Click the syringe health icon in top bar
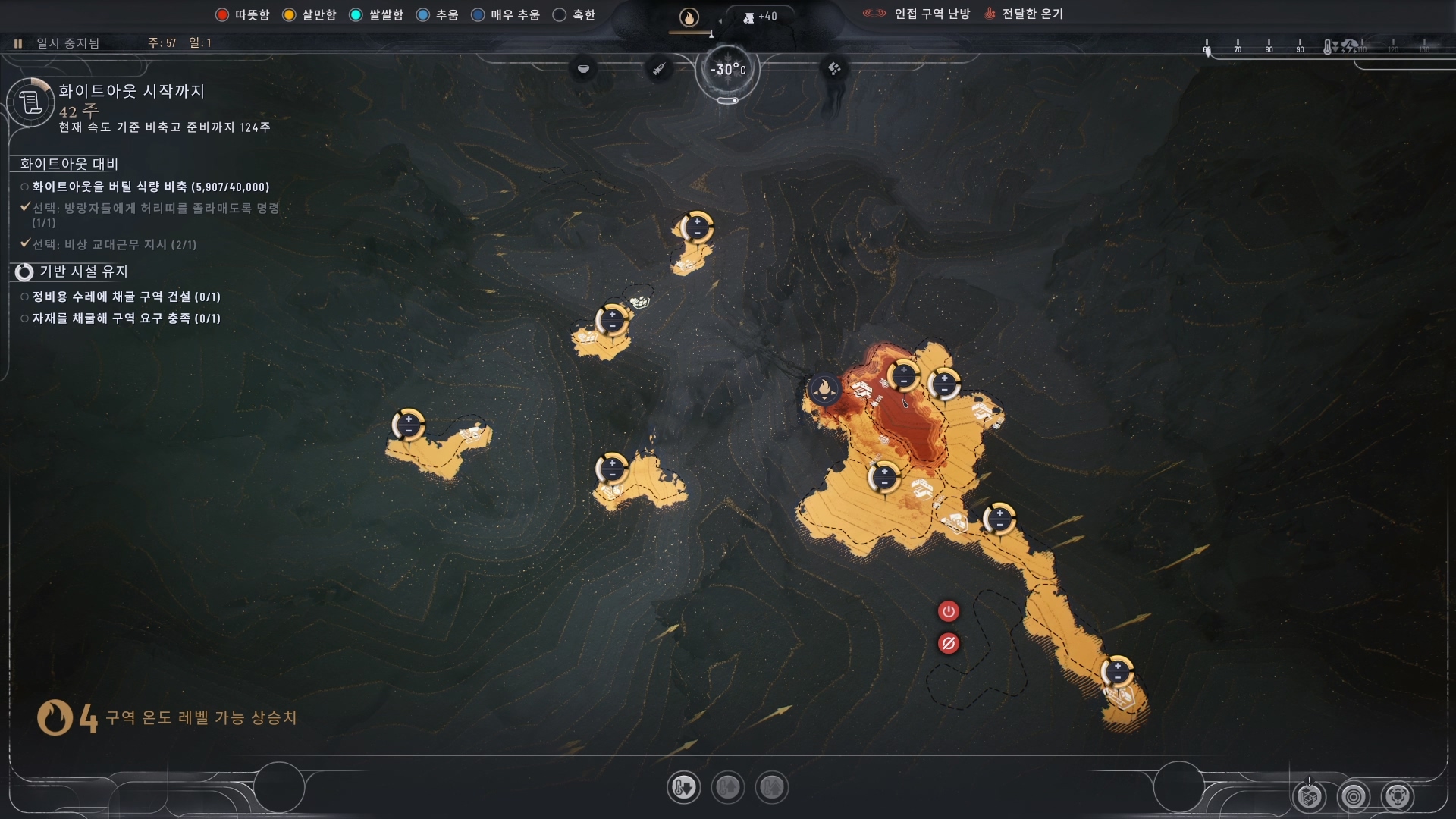The width and height of the screenshot is (1456, 819). tap(659, 69)
